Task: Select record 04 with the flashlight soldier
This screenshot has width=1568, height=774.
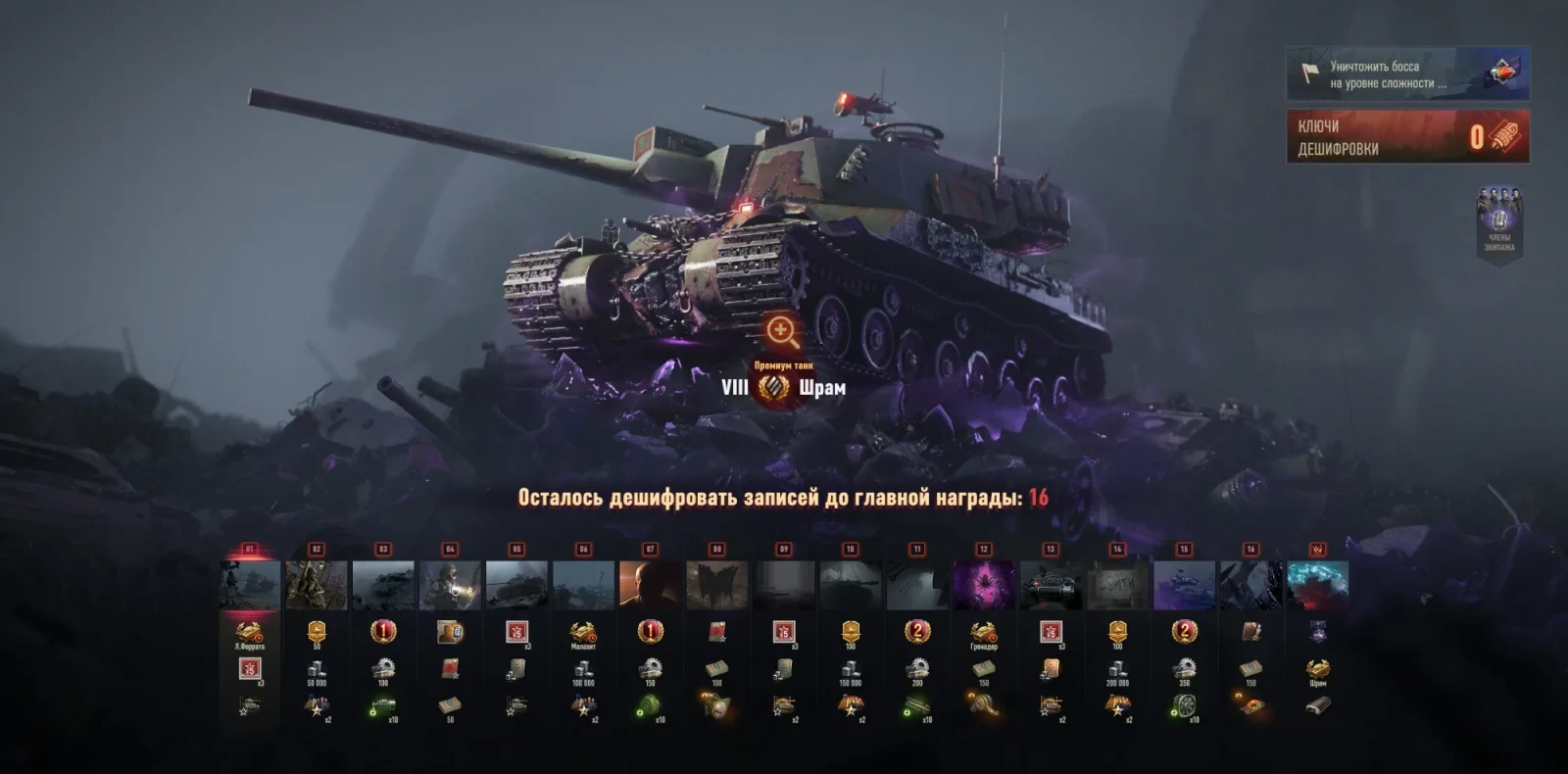Action: pyautogui.click(x=450, y=585)
